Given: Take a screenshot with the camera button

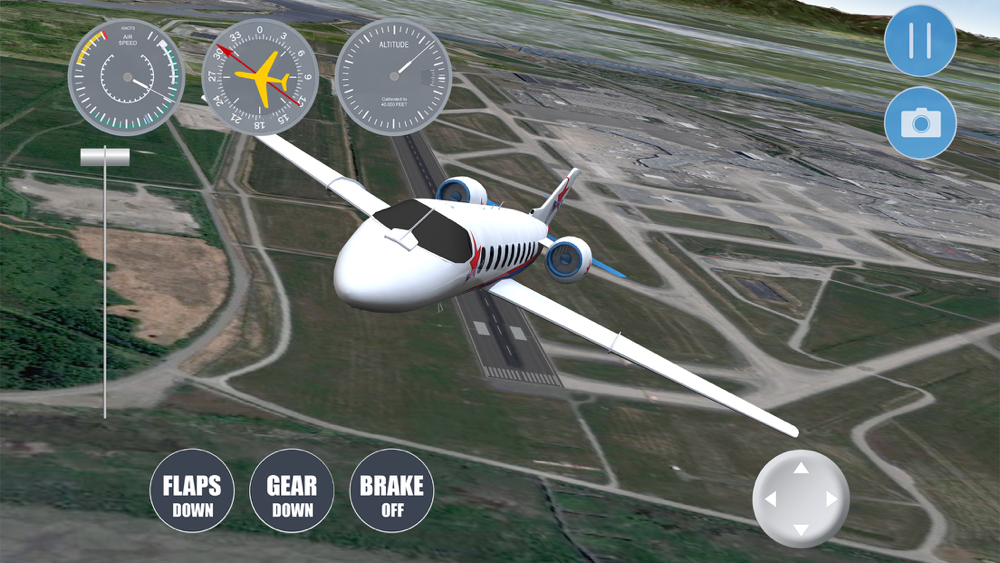Looking at the screenshot, I should point(920,123).
